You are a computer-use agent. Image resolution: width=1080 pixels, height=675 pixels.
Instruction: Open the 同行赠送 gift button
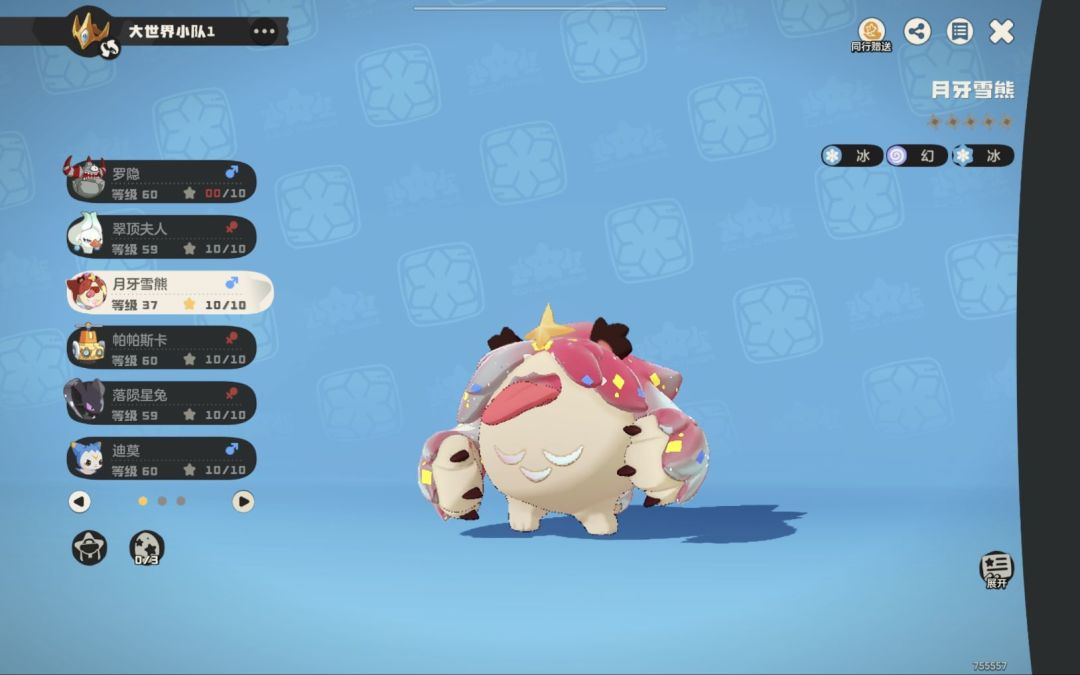871,33
